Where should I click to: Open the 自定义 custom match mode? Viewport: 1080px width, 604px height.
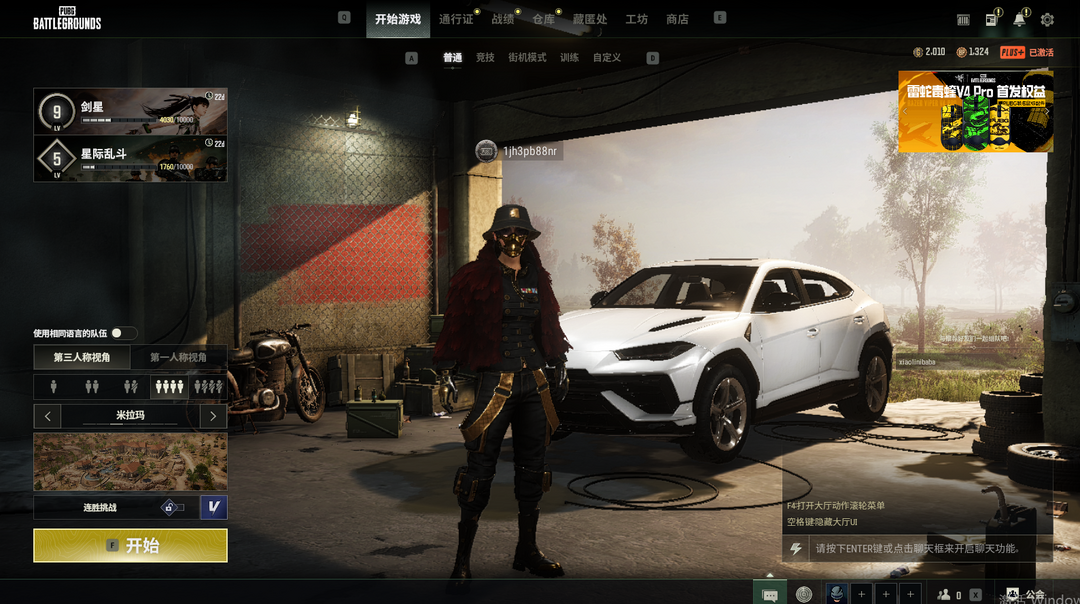pos(607,58)
